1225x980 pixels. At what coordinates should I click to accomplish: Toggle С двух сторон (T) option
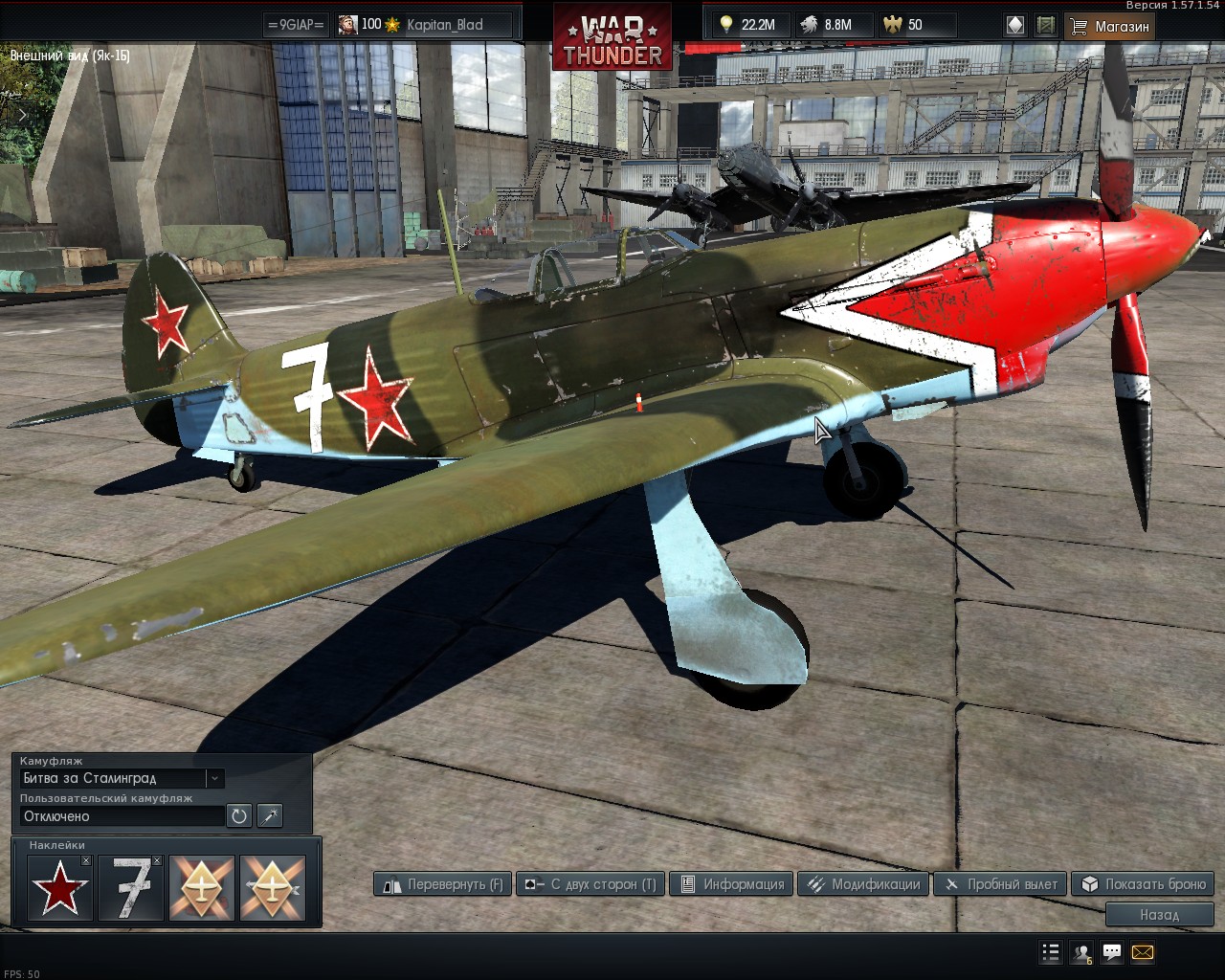pos(590,884)
